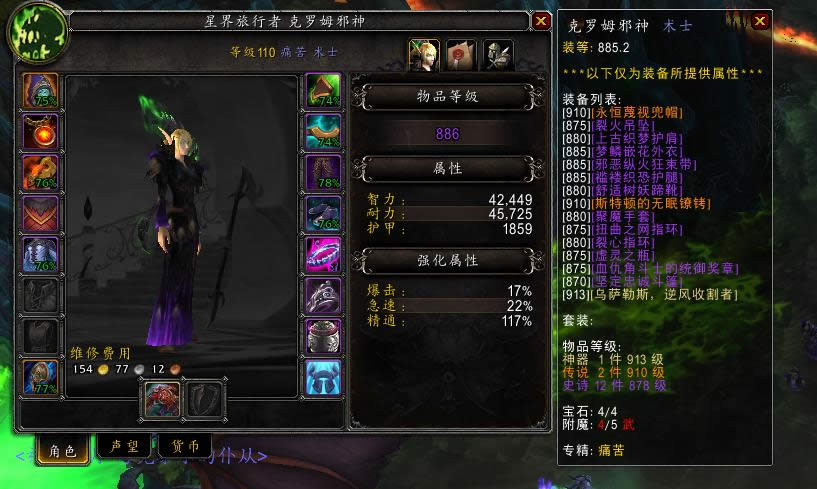Select the blue glowing trinket slot
The width and height of the screenshot is (817, 489).
[323, 377]
